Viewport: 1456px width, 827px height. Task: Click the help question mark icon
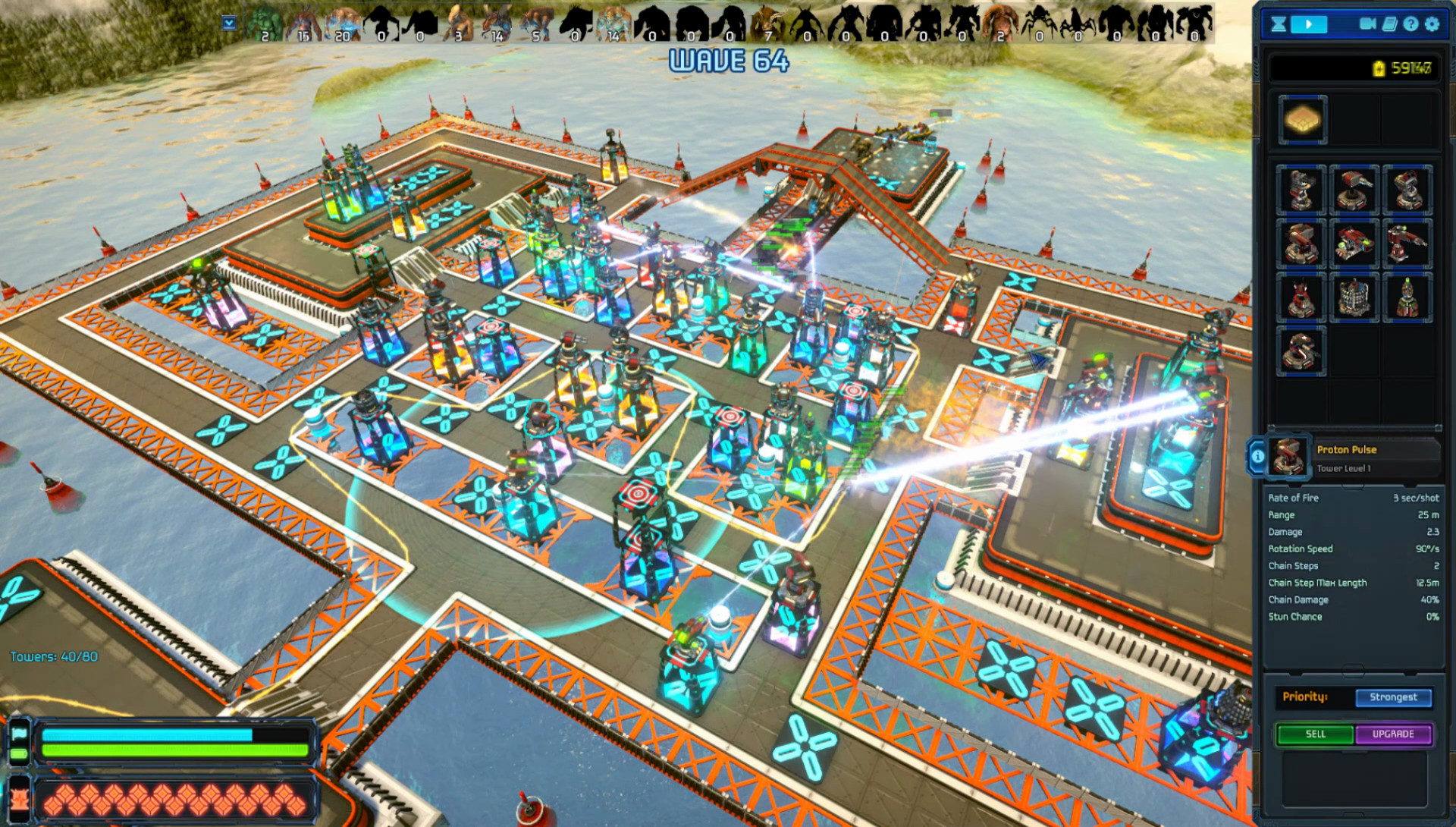(x=1410, y=24)
